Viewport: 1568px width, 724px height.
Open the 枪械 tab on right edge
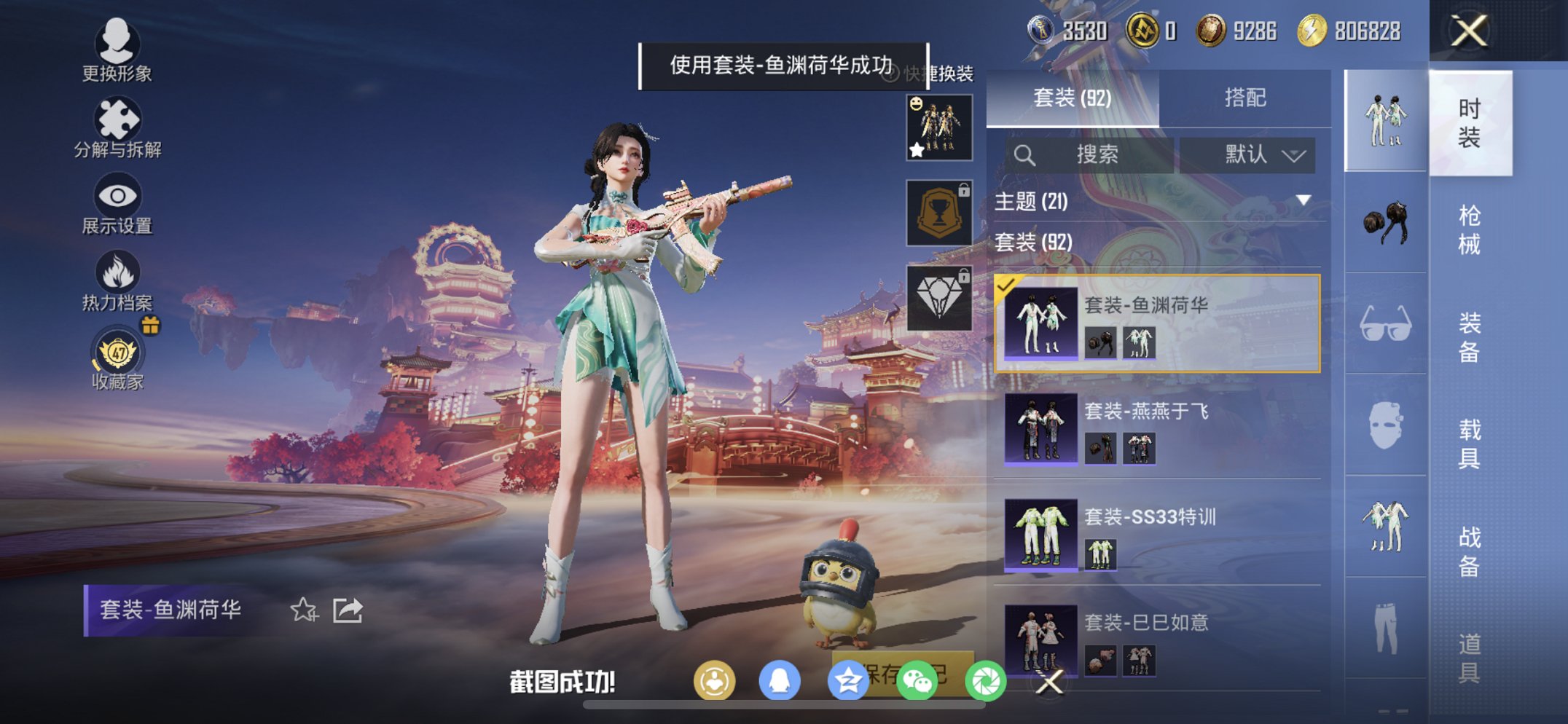point(1468,228)
